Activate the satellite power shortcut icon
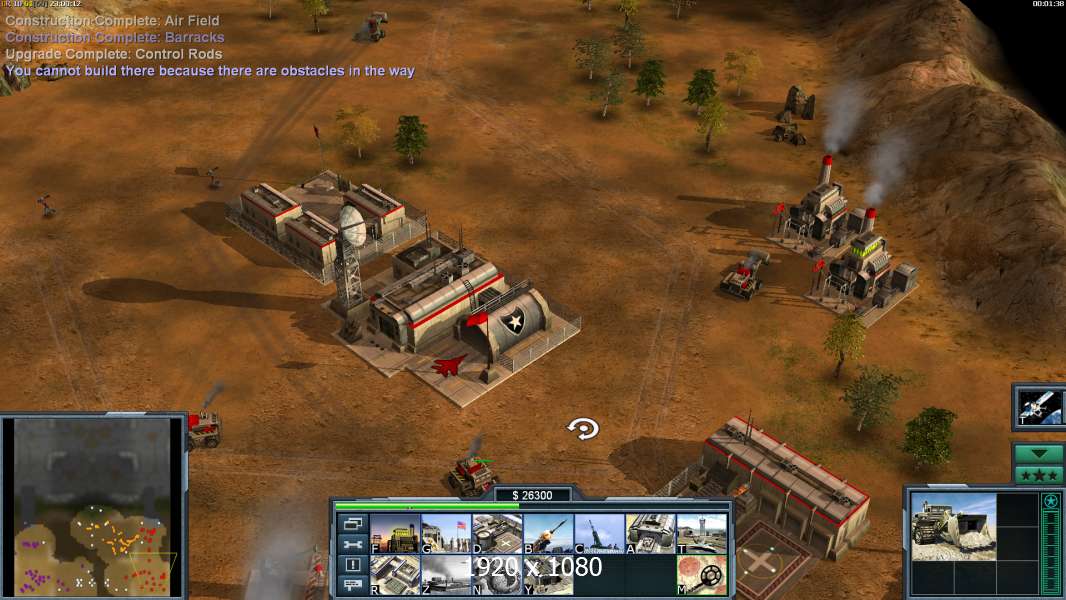Image resolution: width=1066 pixels, height=600 pixels. [1038, 406]
